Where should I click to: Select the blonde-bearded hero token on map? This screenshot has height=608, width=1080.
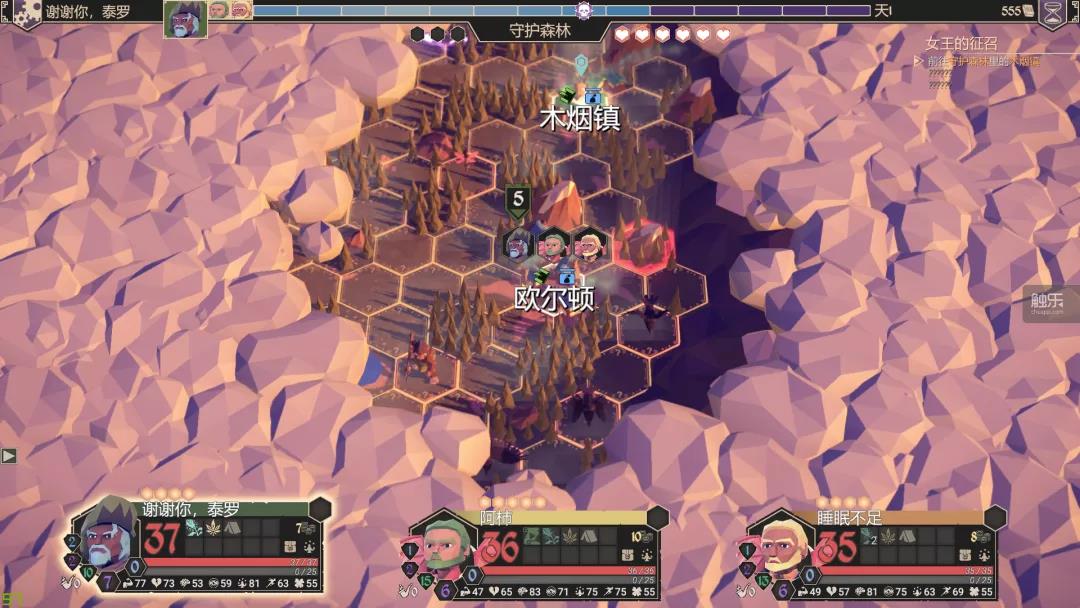coord(587,244)
